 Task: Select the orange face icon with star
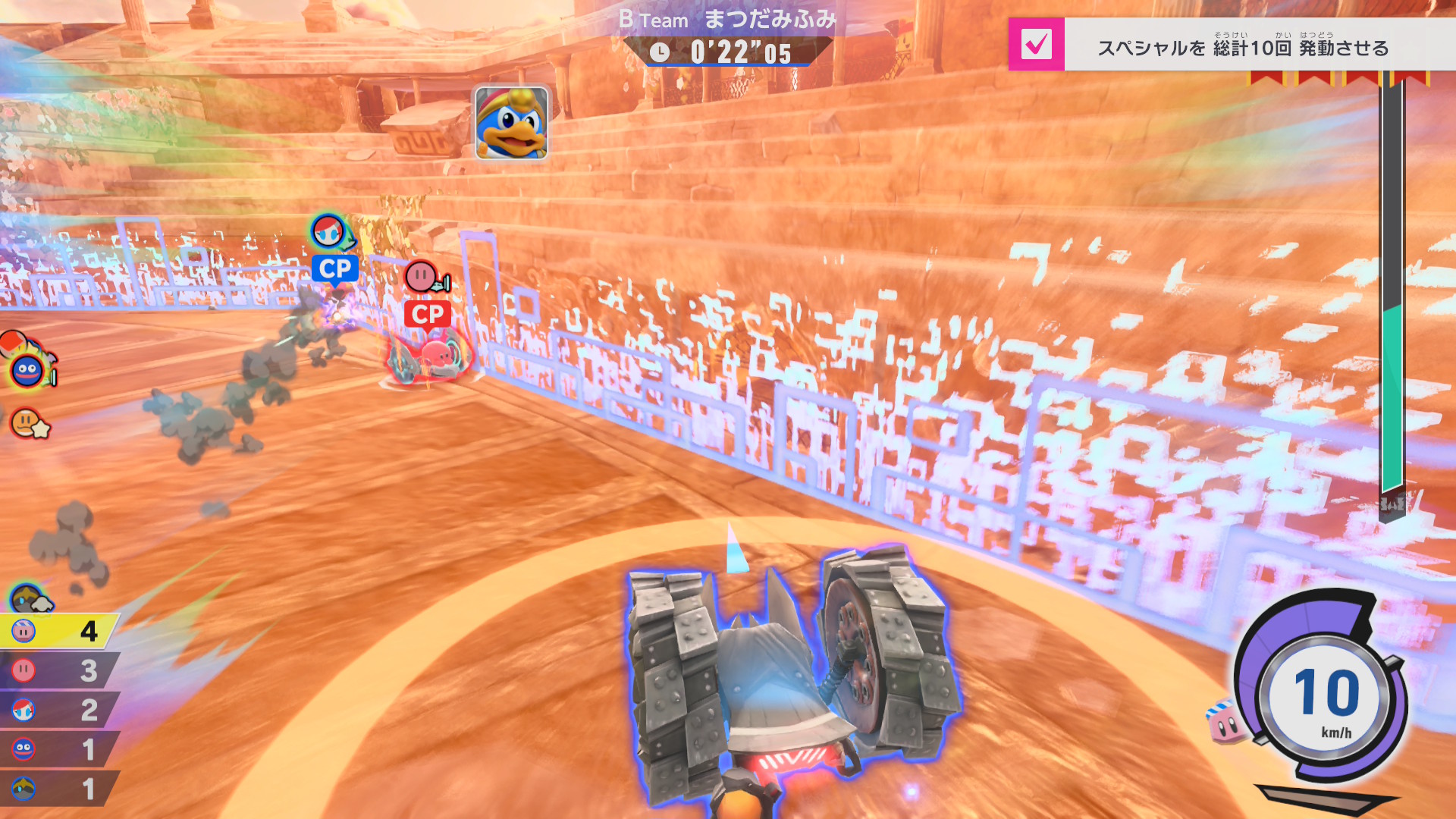[x=29, y=423]
